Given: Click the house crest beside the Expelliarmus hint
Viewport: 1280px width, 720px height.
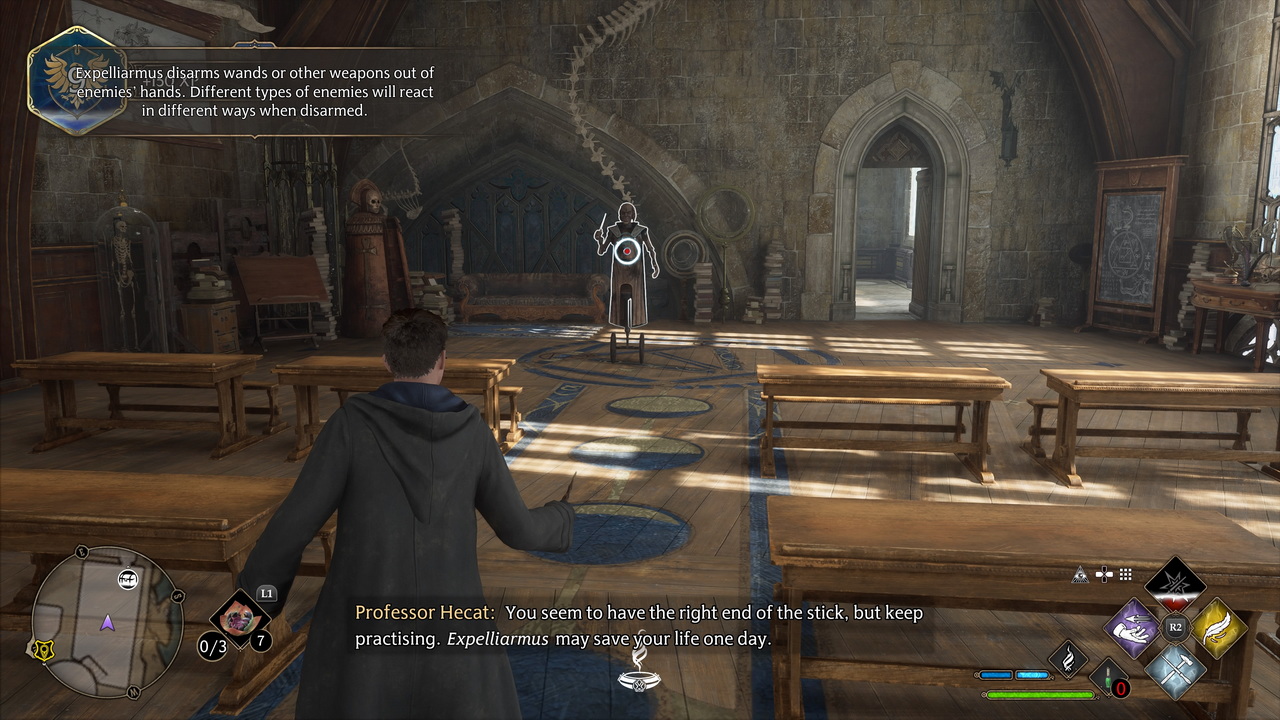Looking at the screenshot, I should click(70, 80).
